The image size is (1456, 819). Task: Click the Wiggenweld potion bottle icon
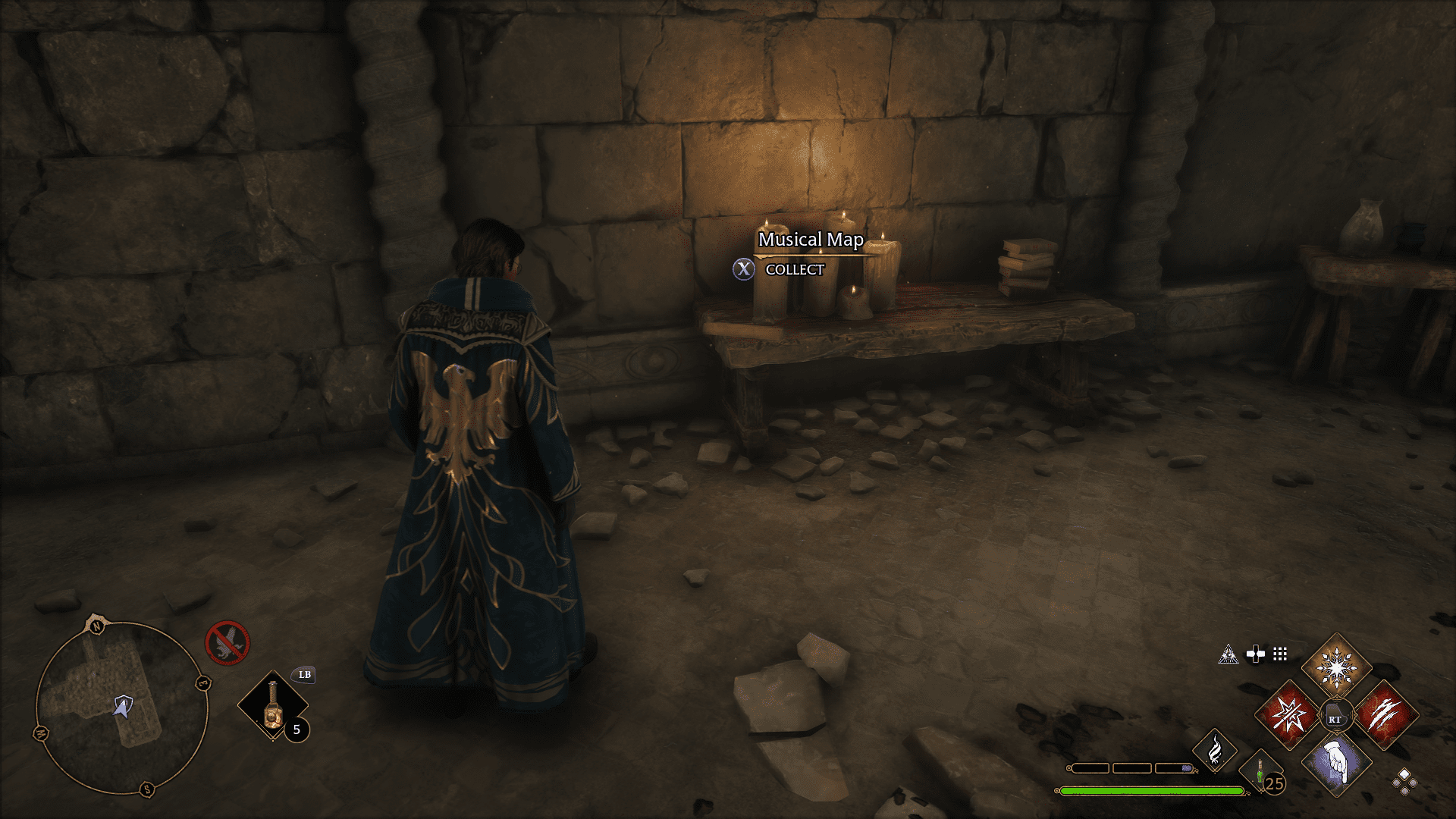pos(1260,773)
